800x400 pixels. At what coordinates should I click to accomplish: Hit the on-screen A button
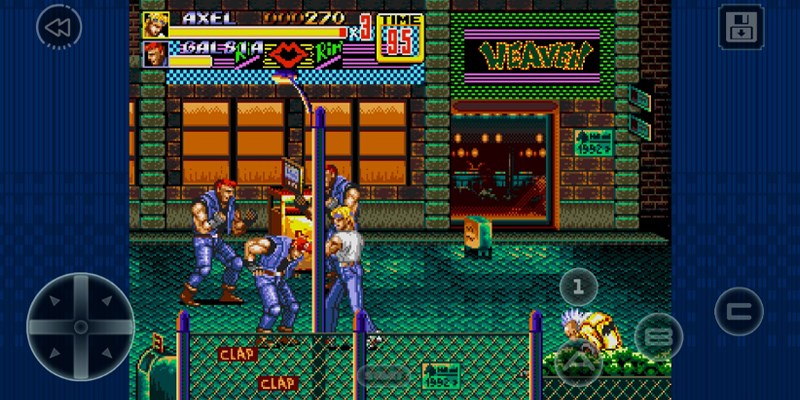tap(578, 361)
